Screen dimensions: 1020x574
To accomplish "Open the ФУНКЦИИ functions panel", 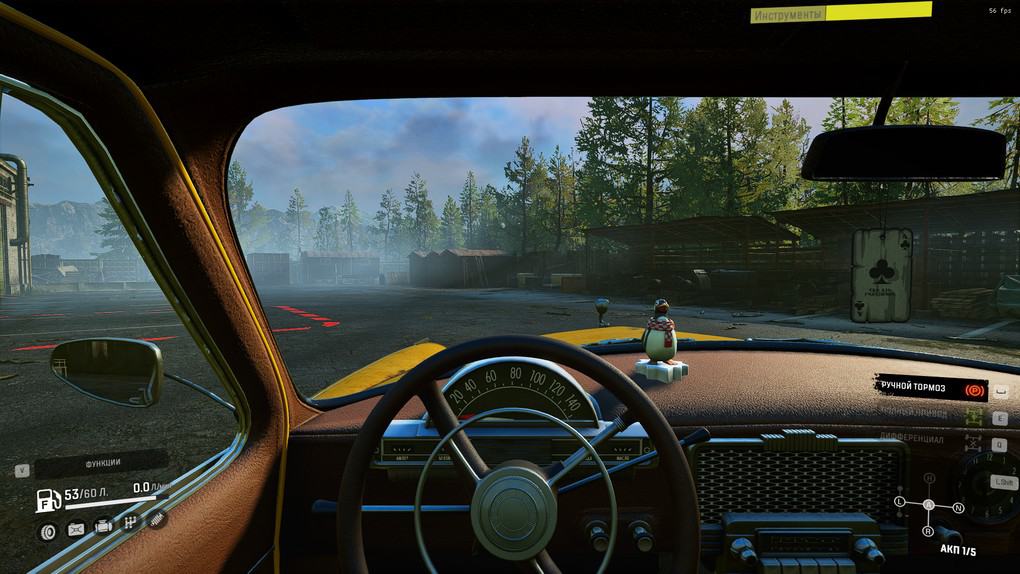I will coord(102,464).
